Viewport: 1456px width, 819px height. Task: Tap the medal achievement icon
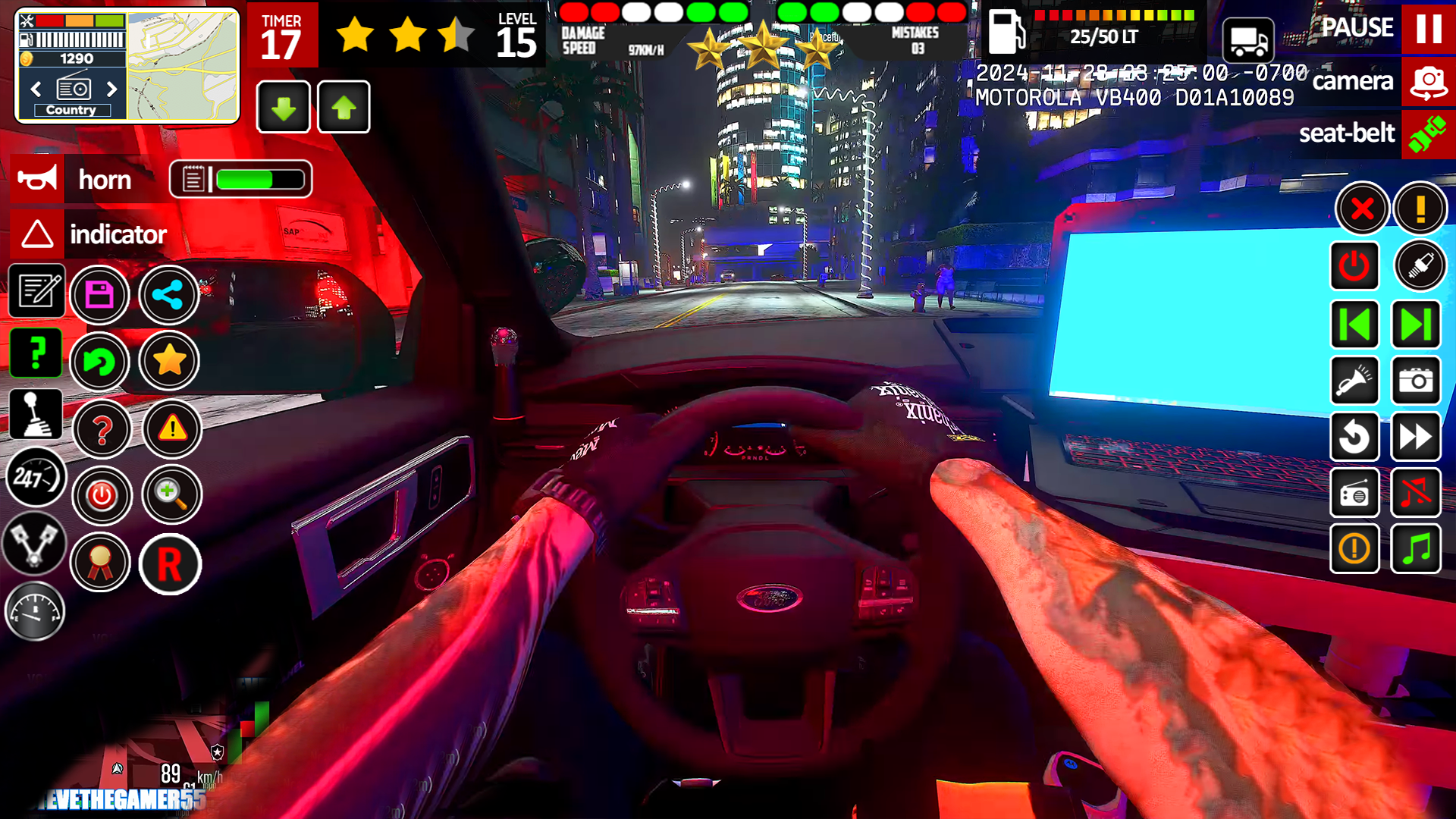click(x=101, y=563)
